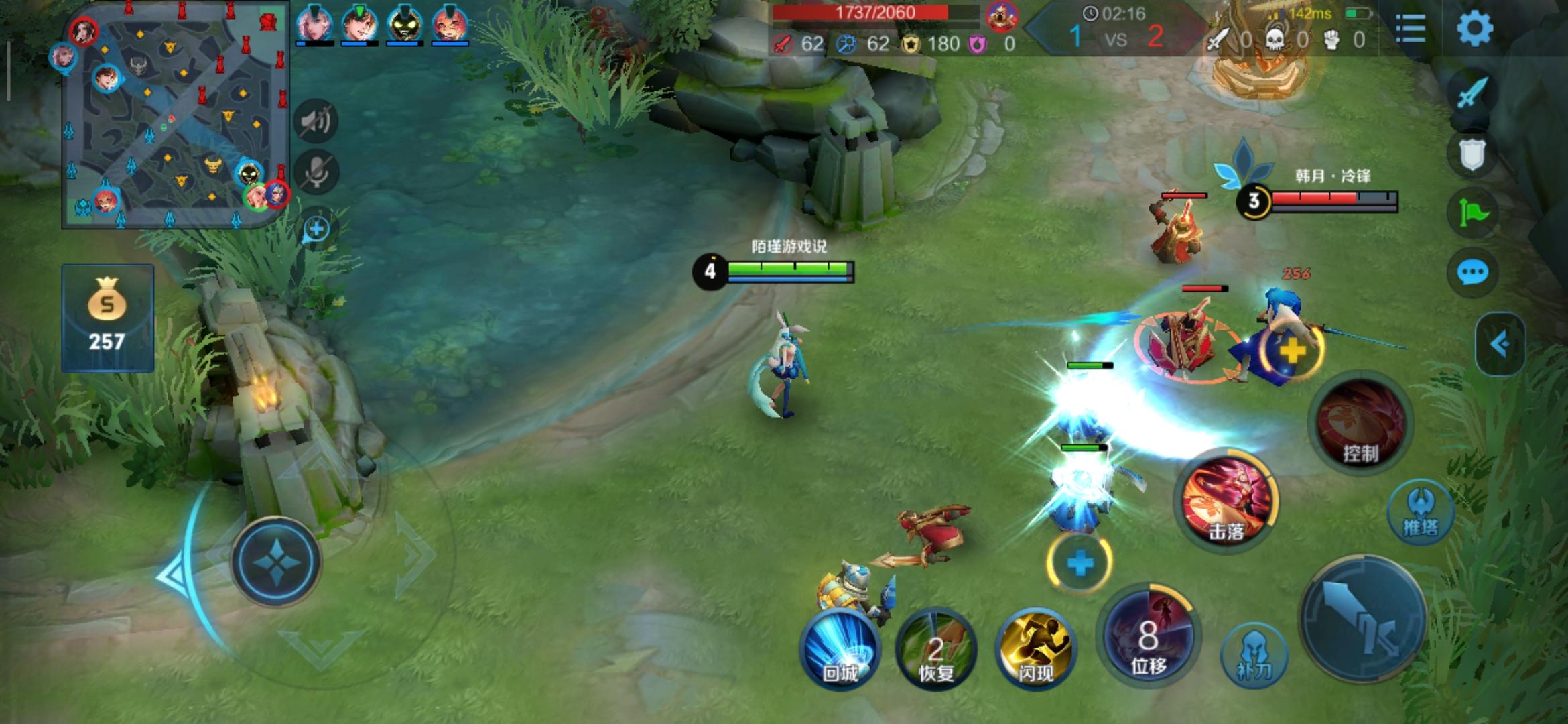
Task: Toggle the muted speaker button
Action: click(316, 121)
